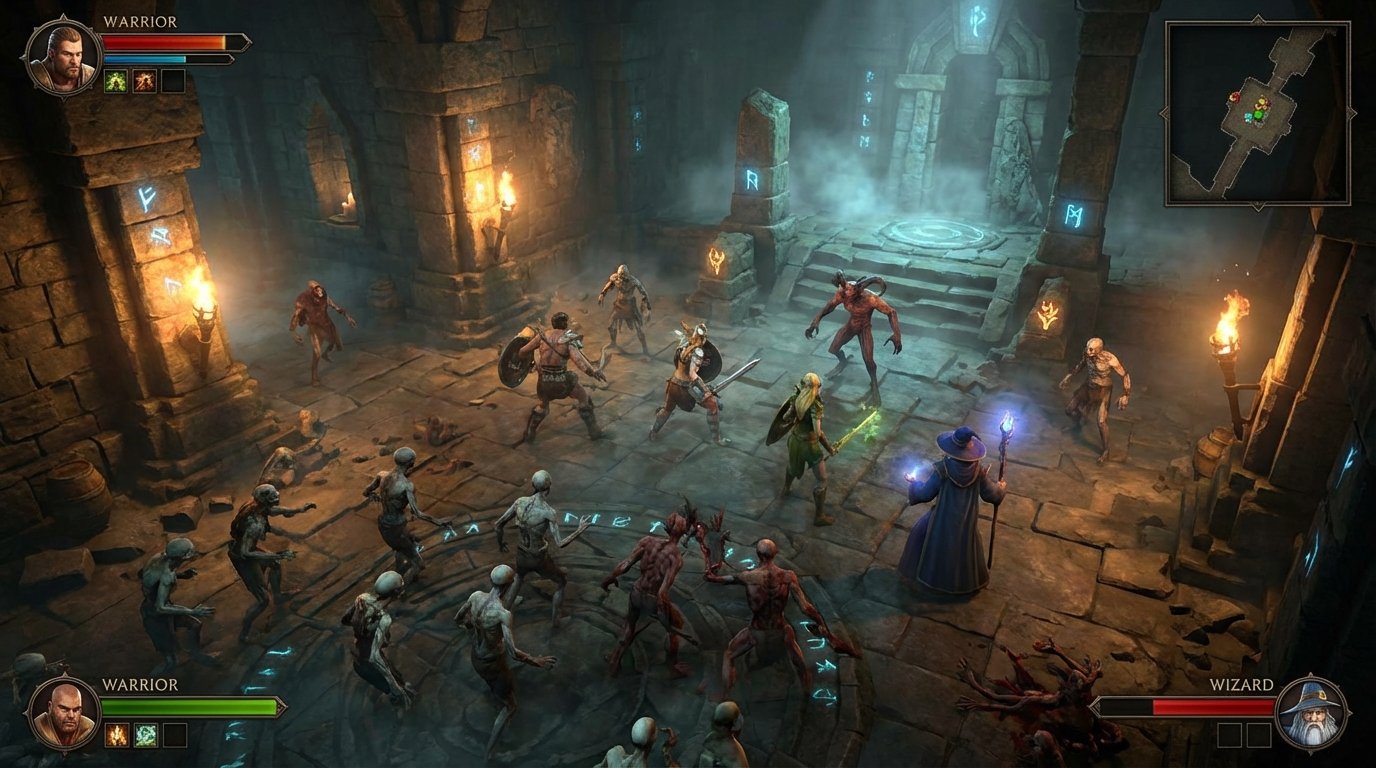
Task: Select the bottom warrior's frost buff icon
Action: pyautogui.click(x=145, y=734)
